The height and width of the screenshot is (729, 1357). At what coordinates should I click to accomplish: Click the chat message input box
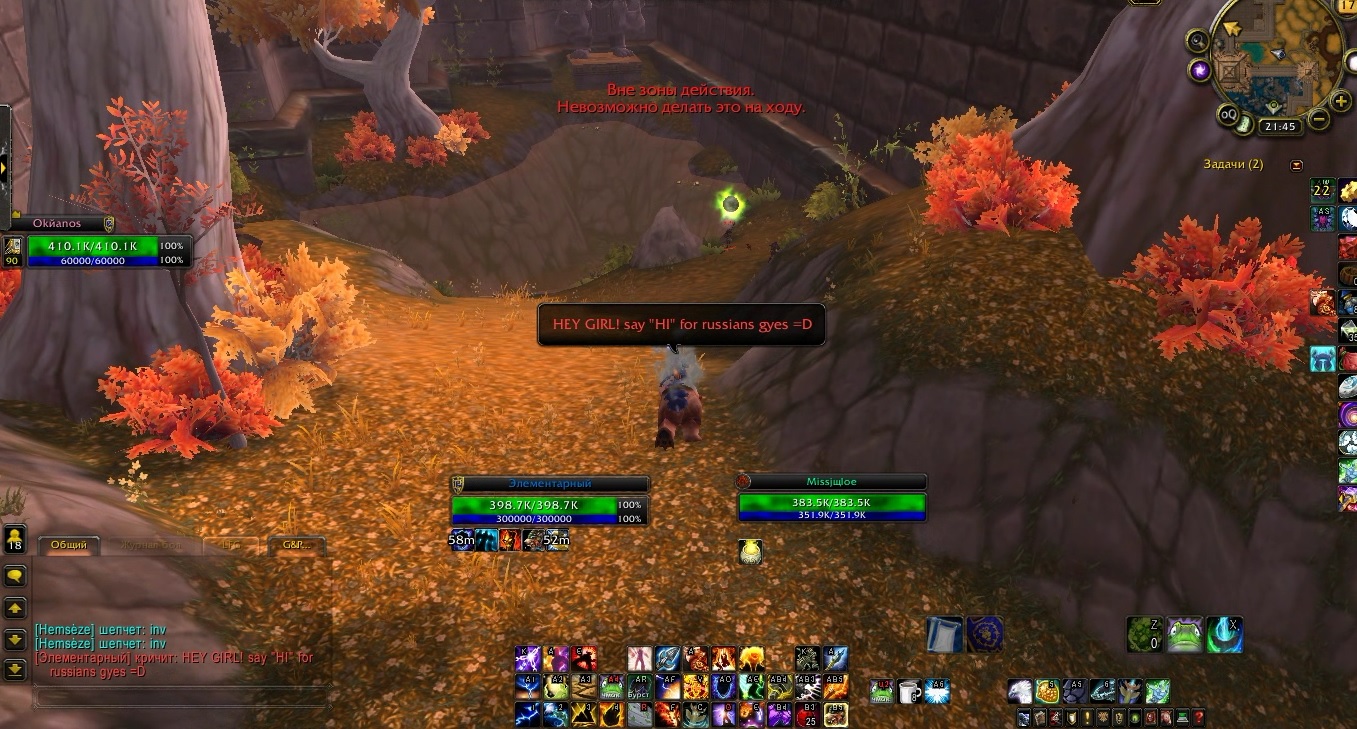[180, 696]
